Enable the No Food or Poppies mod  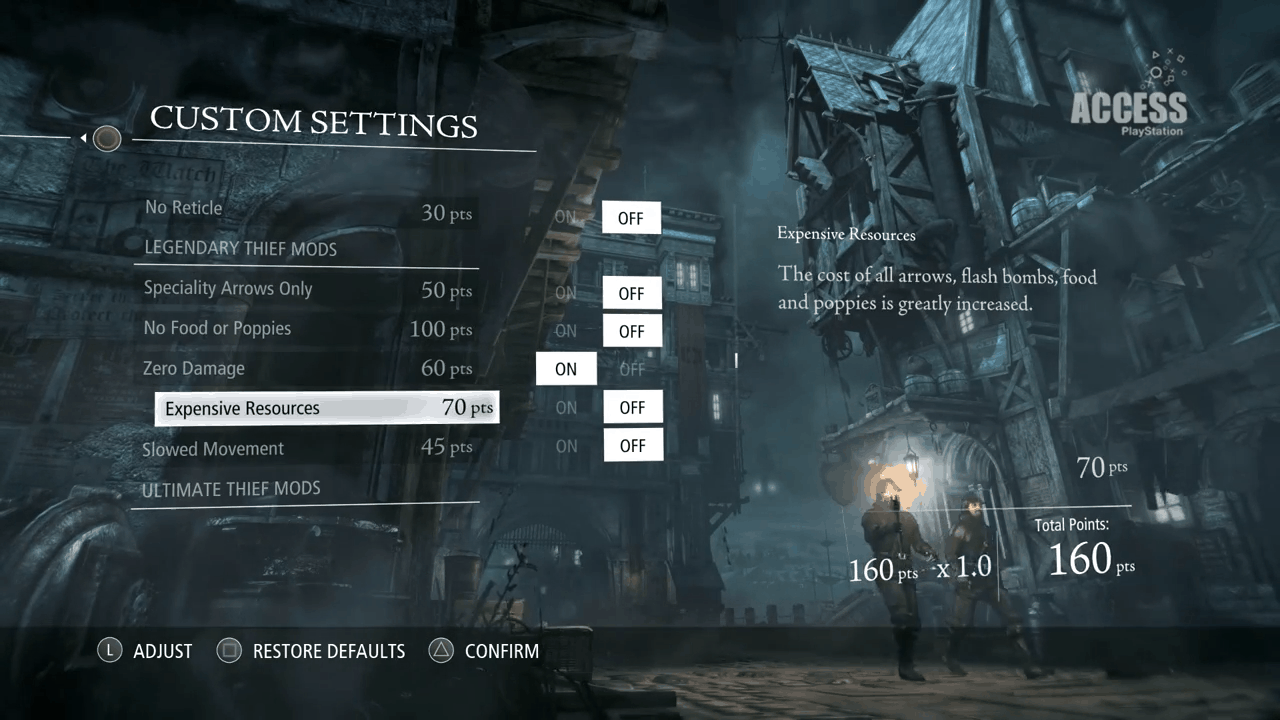pos(566,331)
